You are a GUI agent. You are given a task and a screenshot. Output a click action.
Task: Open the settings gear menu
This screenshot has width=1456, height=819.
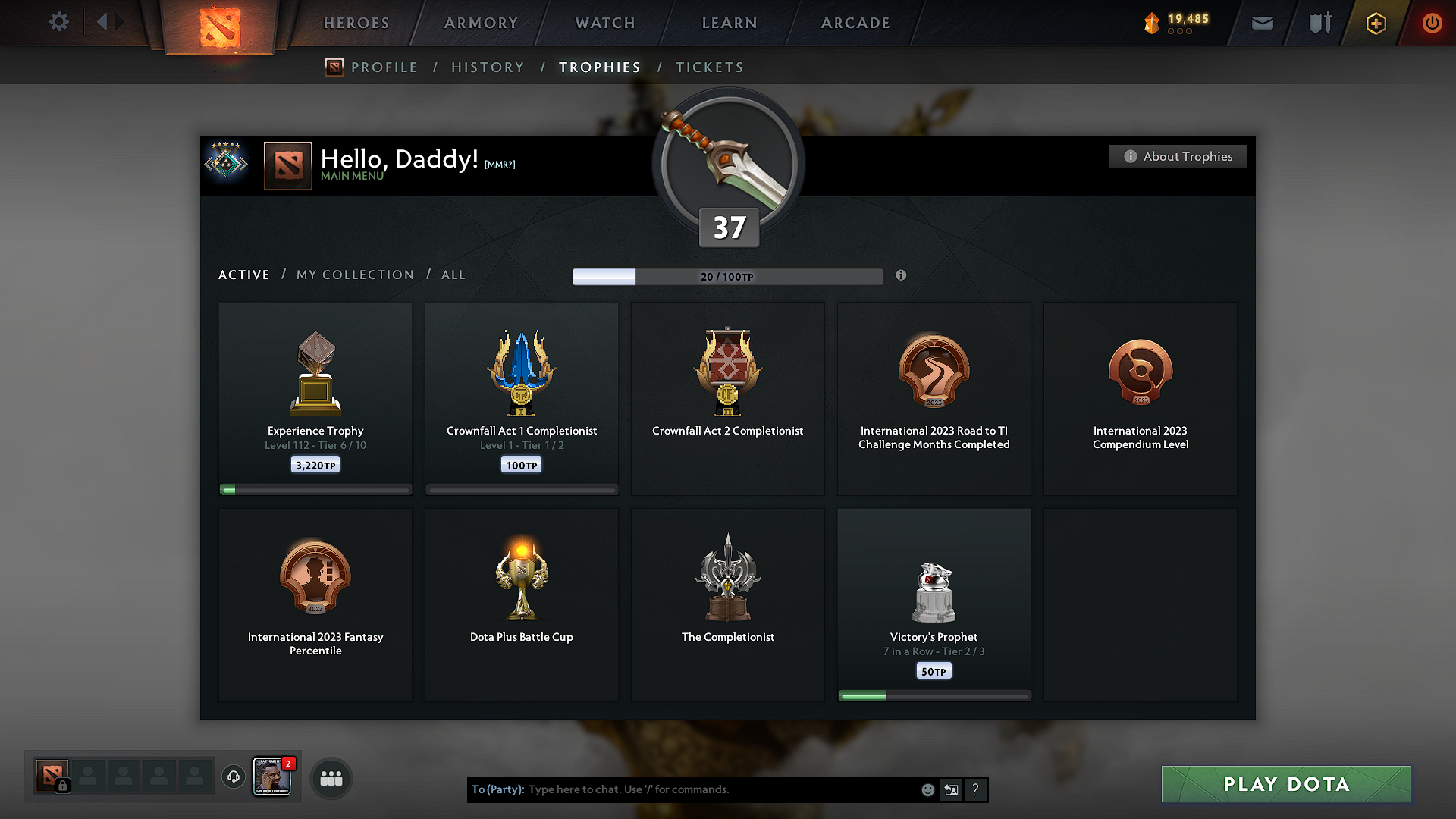click(x=58, y=22)
